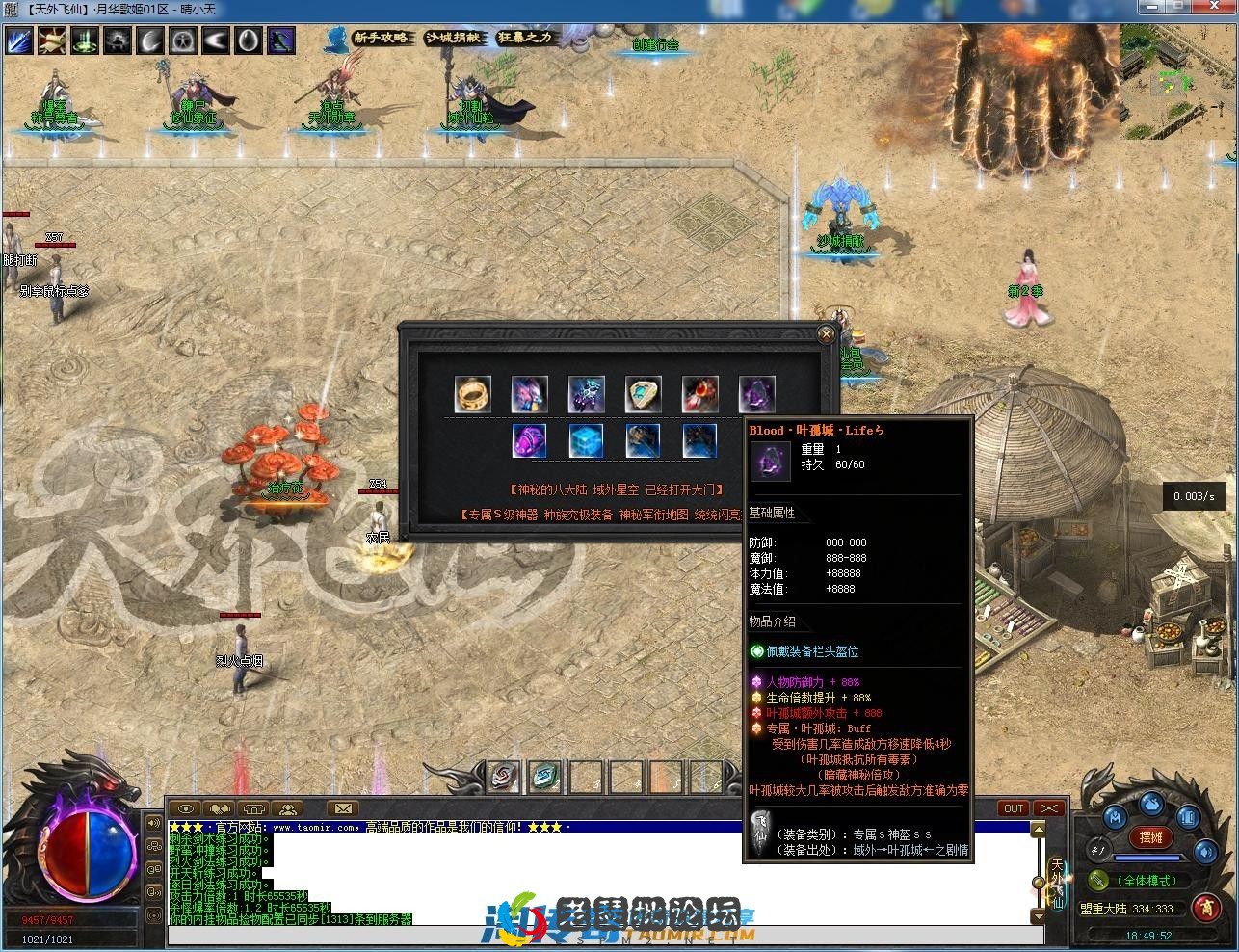Click the blue progress bar under 摆摊 button
The width and height of the screenshot is (1239, 952).
coord(1147,858)
